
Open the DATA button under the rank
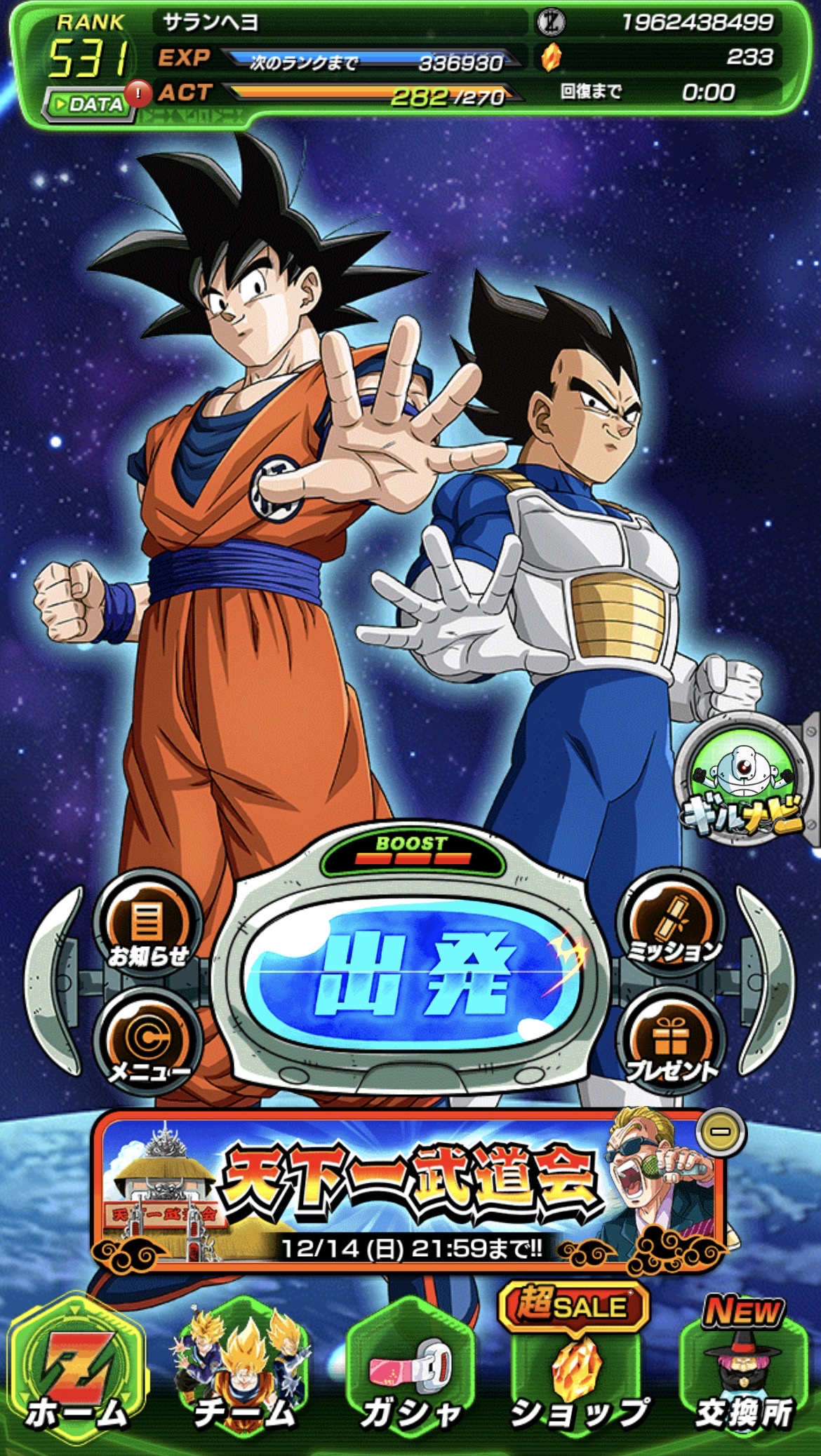[x=88, y=105]
